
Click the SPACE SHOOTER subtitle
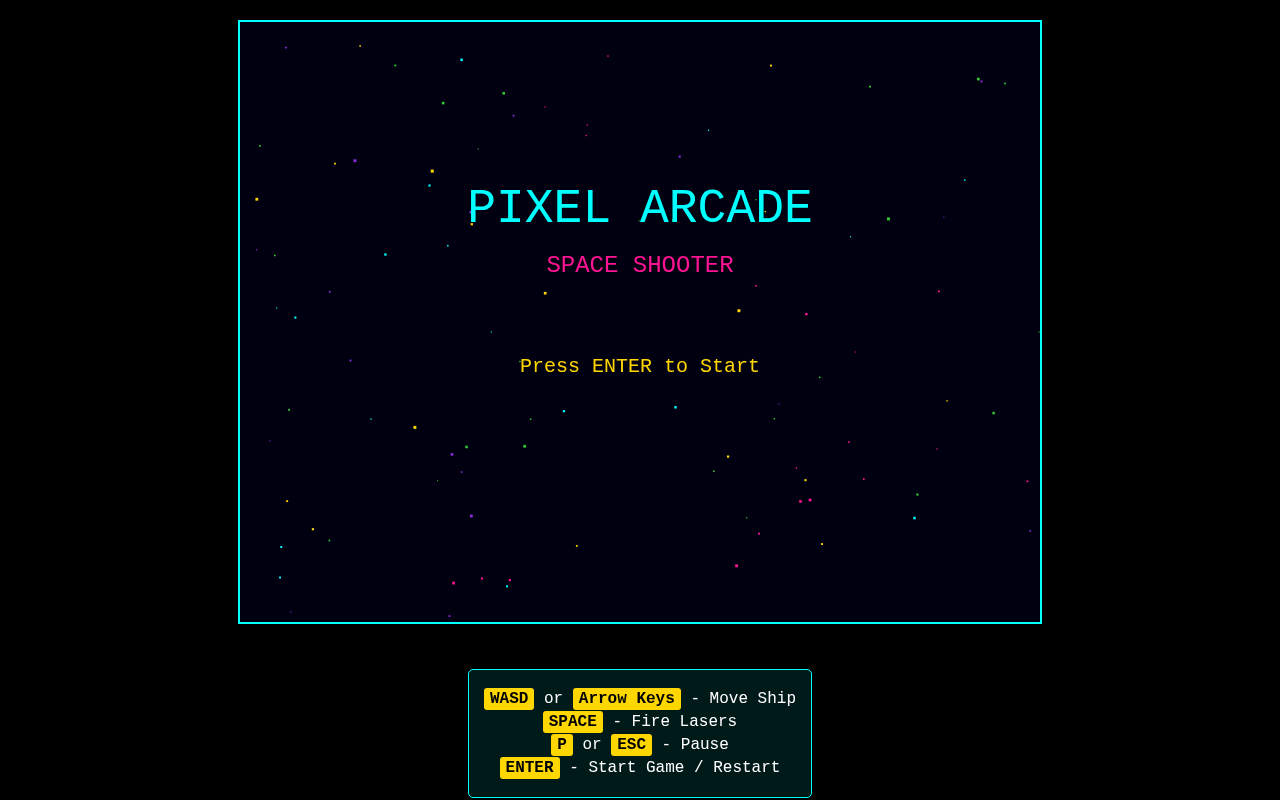(x=640, y=264)
